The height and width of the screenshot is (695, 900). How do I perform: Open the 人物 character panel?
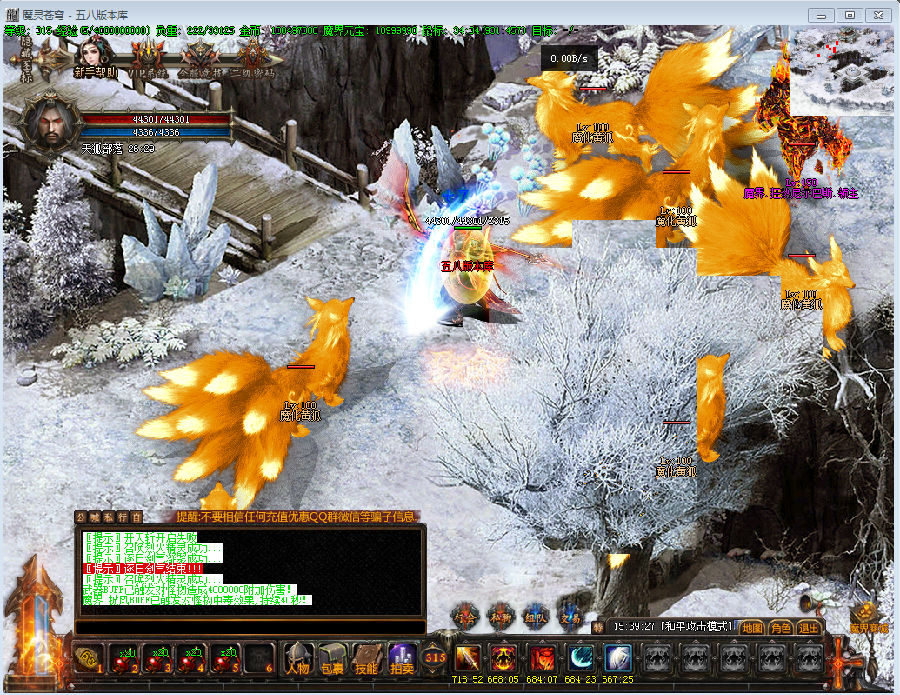tap(297, 659)
